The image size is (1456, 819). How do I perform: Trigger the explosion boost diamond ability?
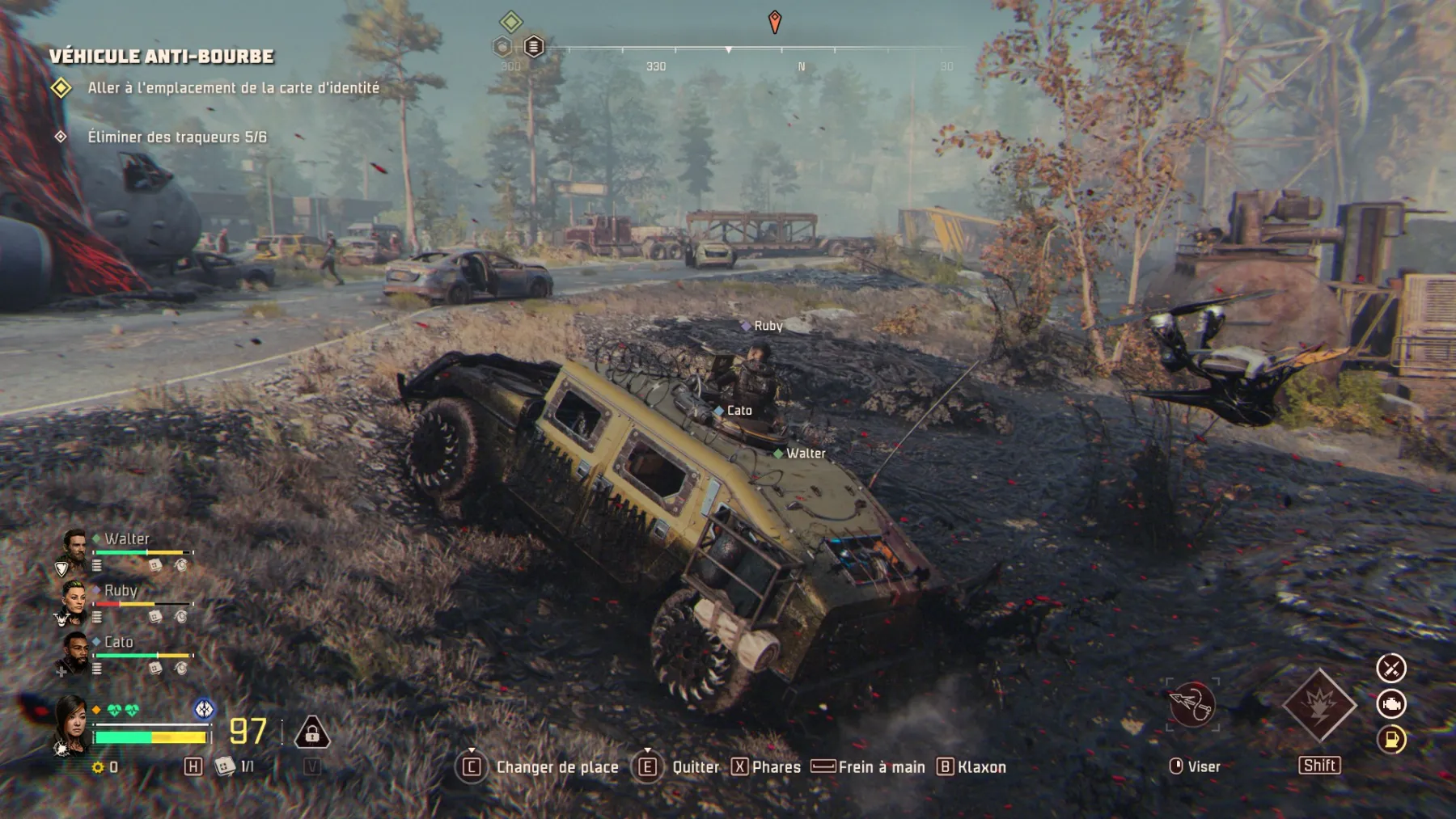[1319, 706]
